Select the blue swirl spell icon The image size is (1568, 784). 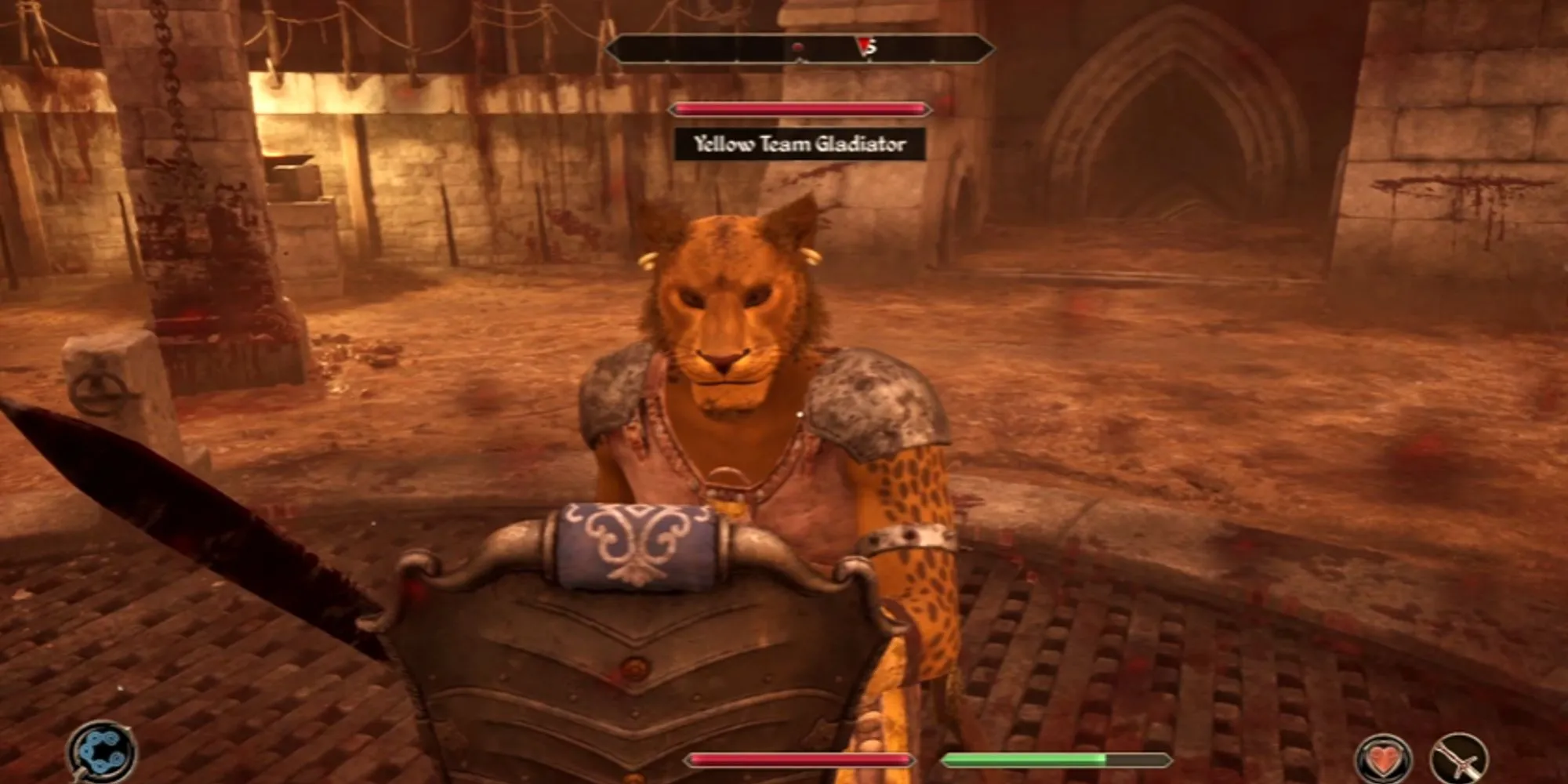click(101, 751)
